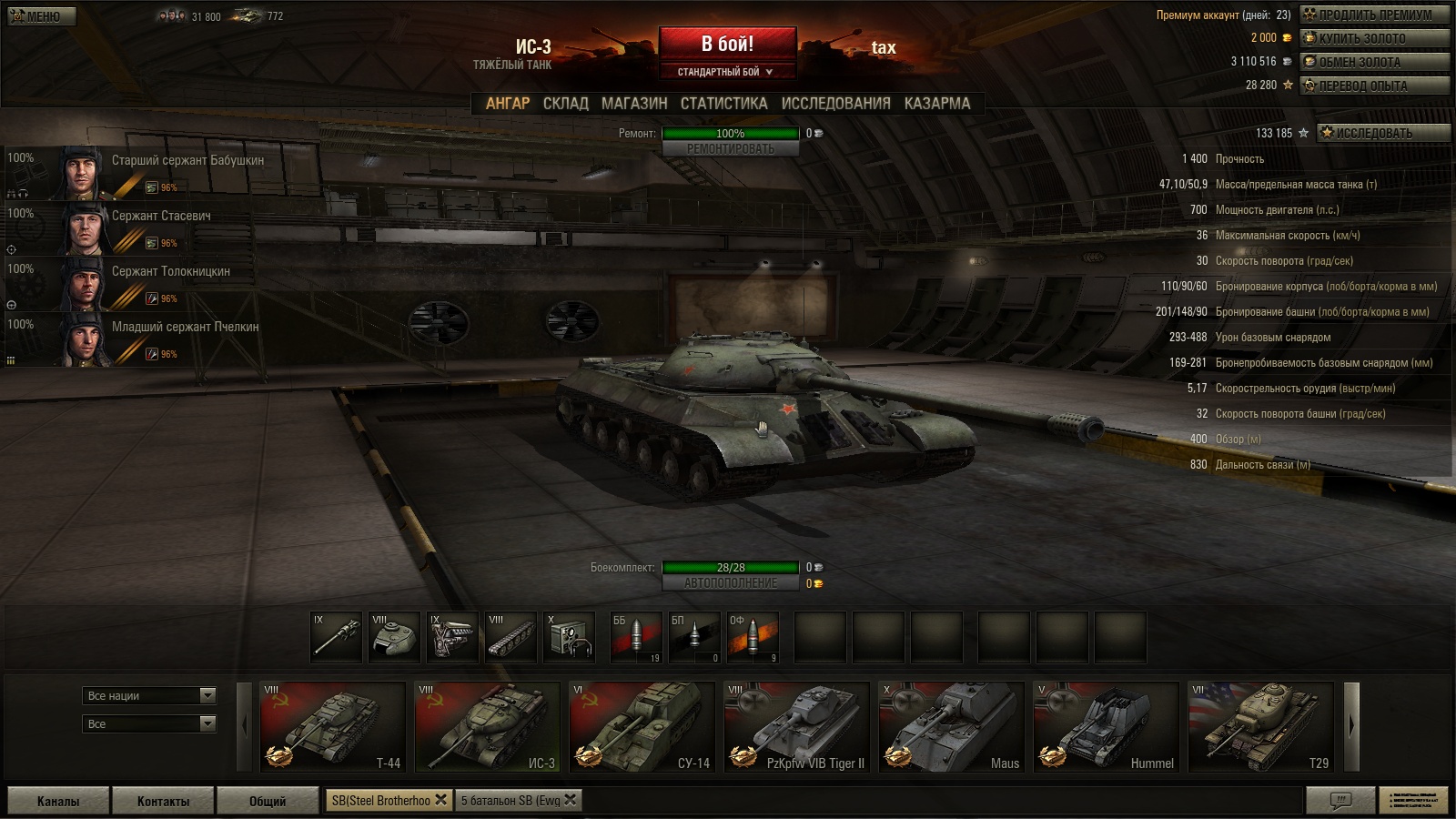Screen dimensions: 1456x819
Task: Select the Hummel tank thumbnail
Action: (1106, 727)
